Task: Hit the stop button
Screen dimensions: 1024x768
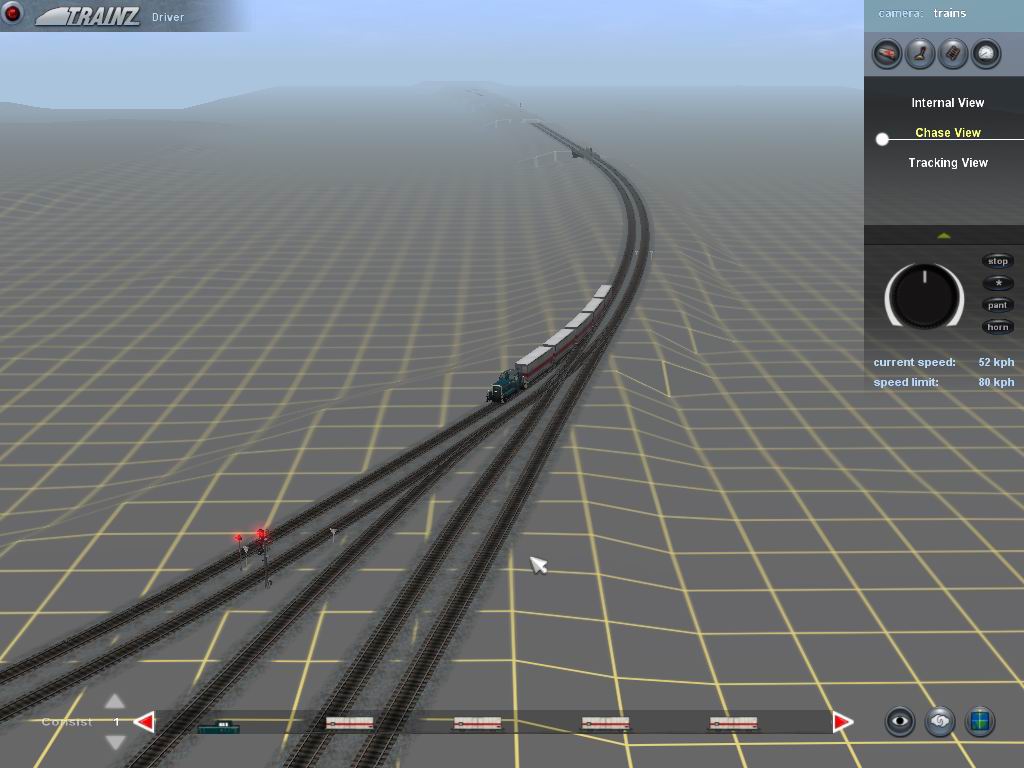Action: (x=998, y=261)
